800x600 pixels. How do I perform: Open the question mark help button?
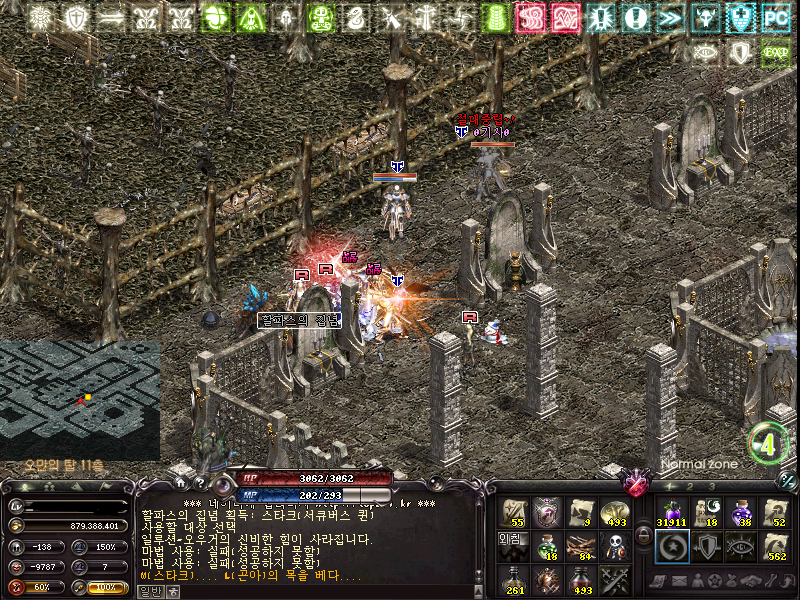point(199,484)
